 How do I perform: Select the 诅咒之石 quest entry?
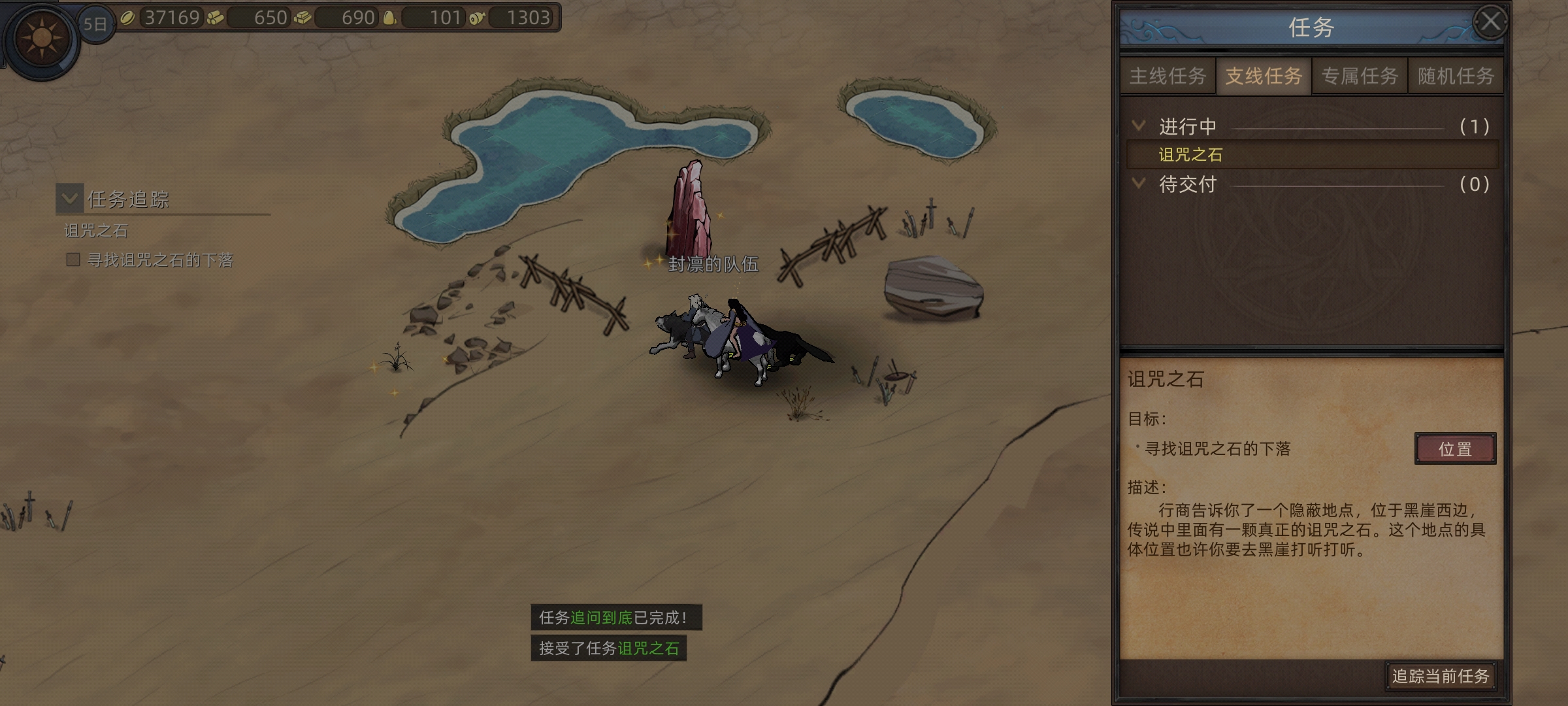tap(1190, 155)
